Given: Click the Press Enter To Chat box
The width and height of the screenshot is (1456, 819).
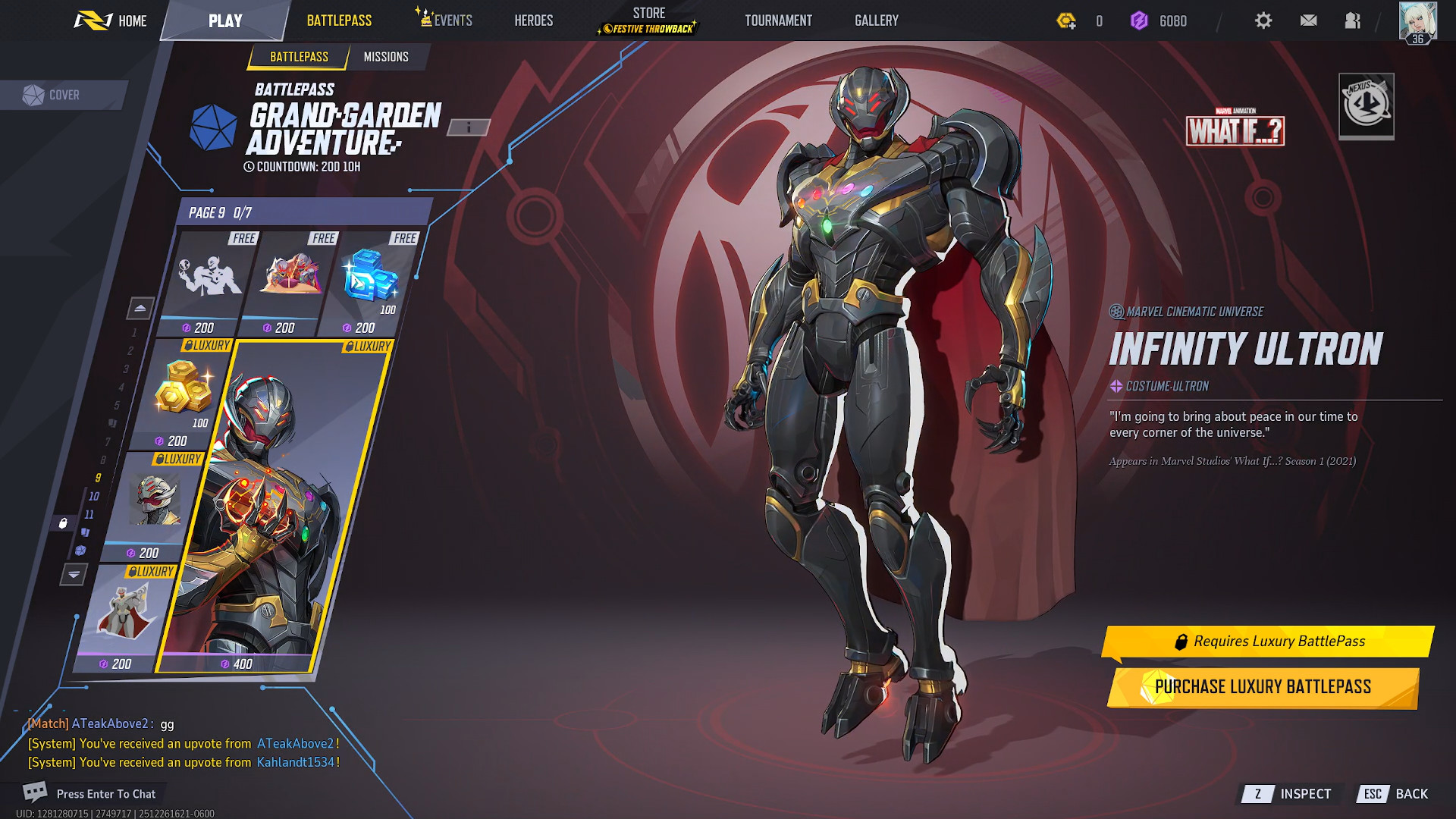Looking at the screenshot, I should point(105,794).
